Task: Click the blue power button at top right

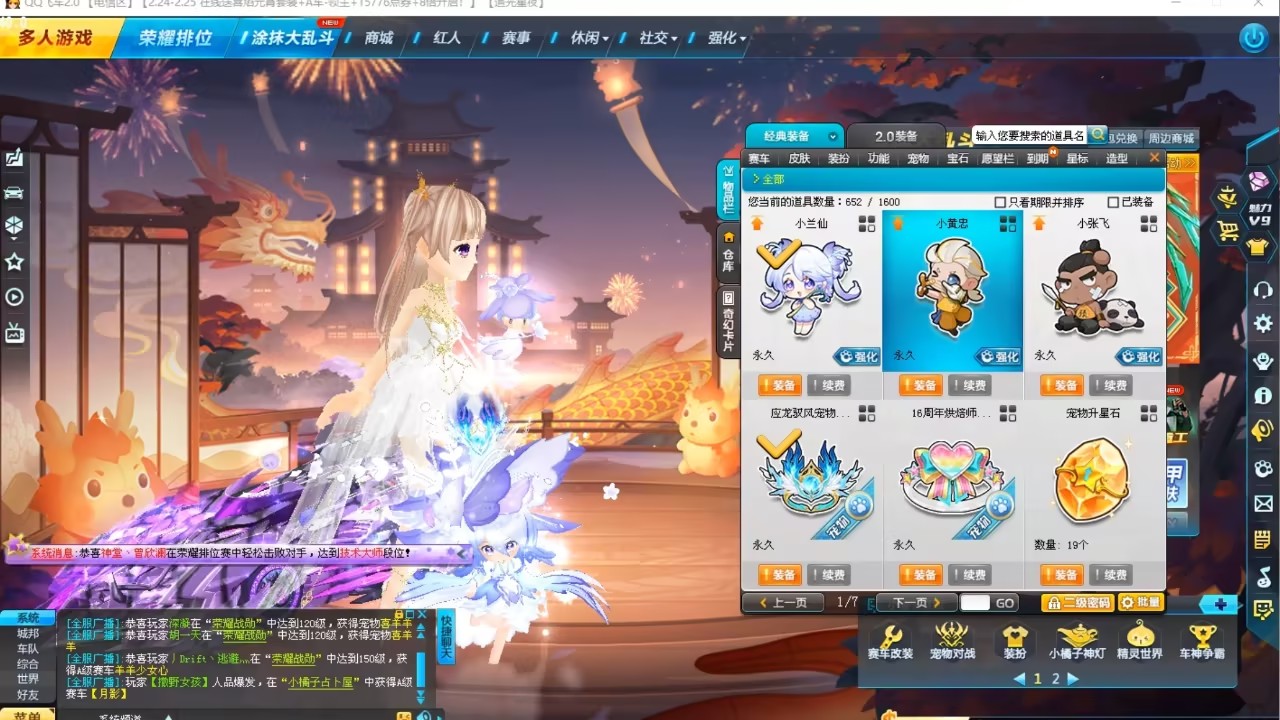Action: point(1253,38)
